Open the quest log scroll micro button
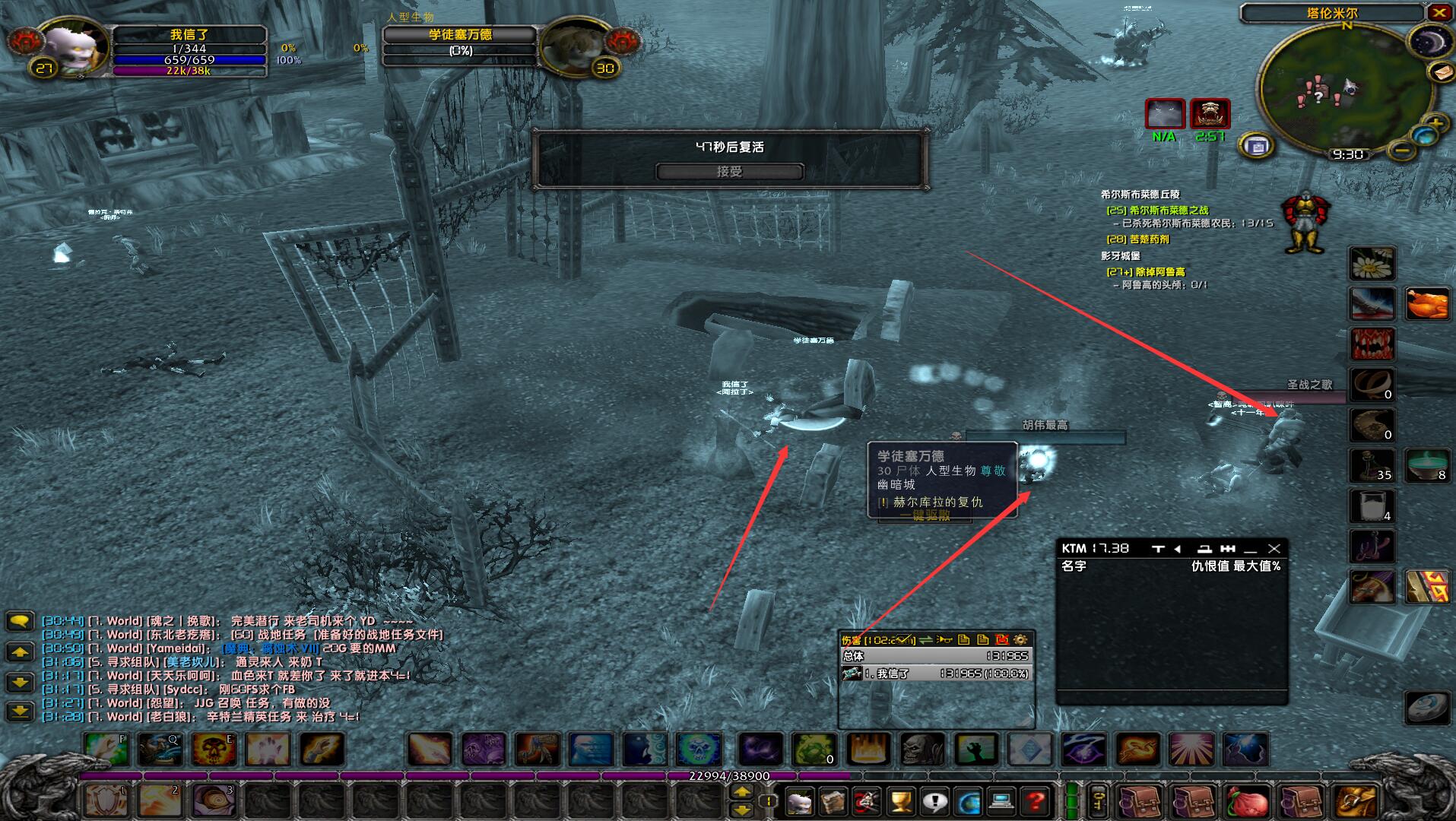This screenshot has height=821, width=1456. [x=833, y=801]
